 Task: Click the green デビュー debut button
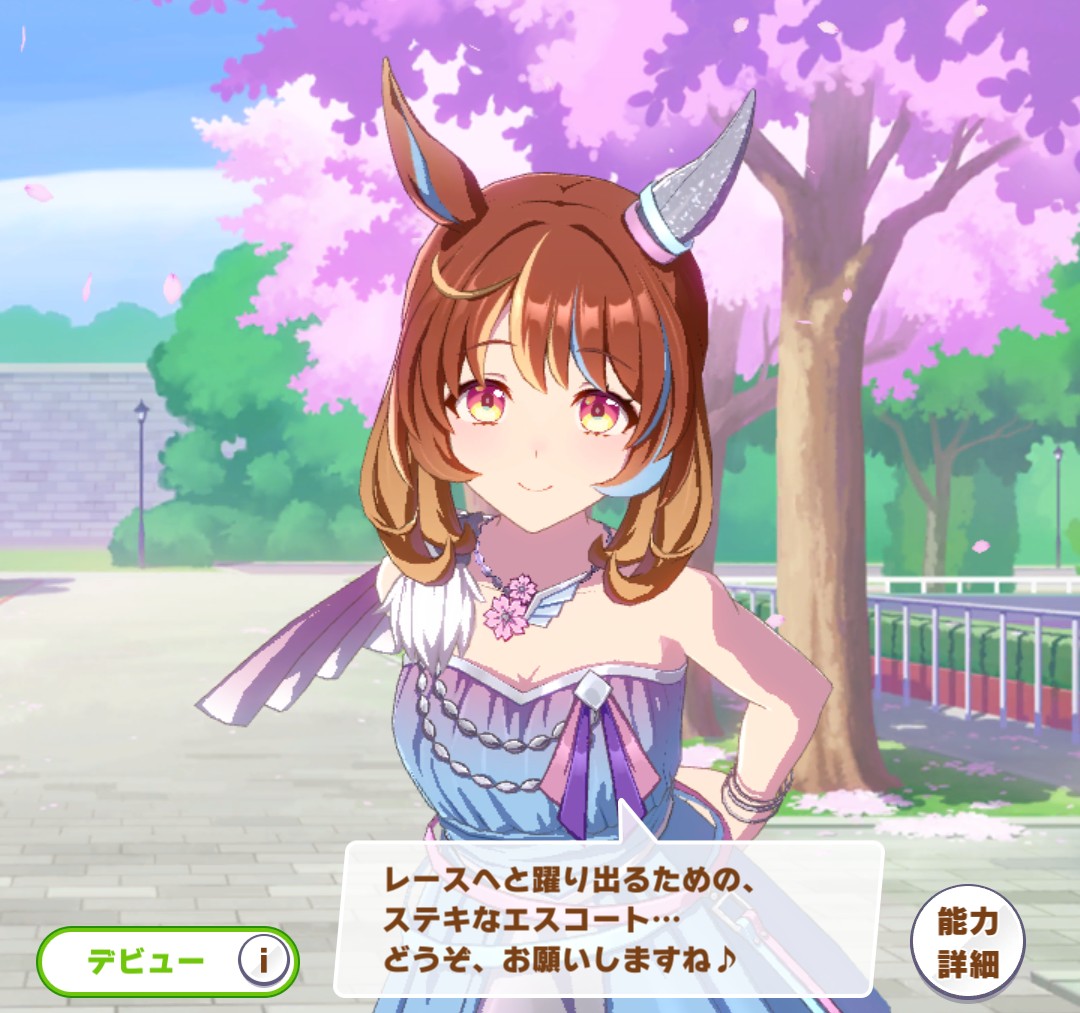pyautogui.click(x=145, y=961)
